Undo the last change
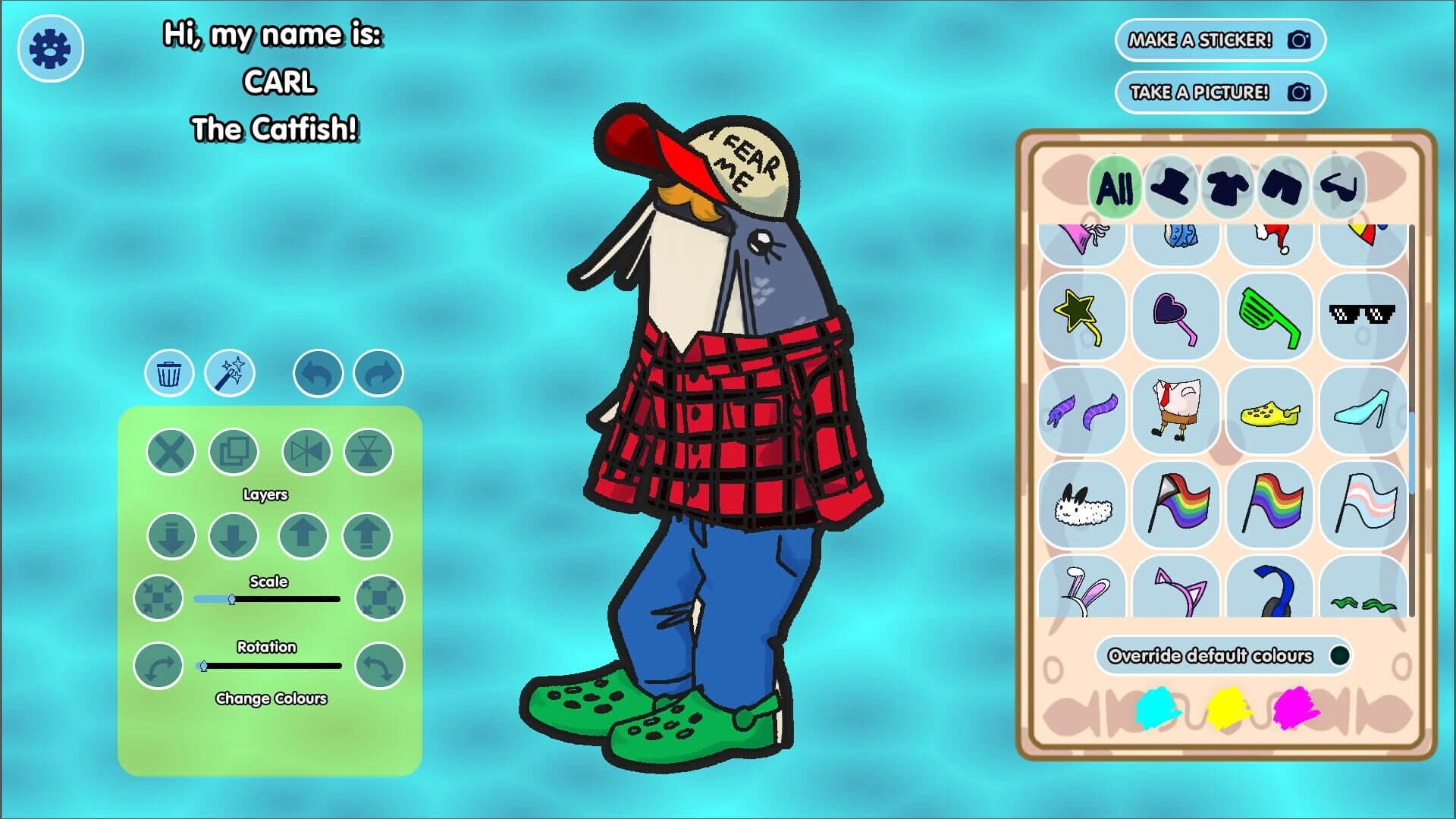This screenshot has height=819, width=1456. point(317,372)
